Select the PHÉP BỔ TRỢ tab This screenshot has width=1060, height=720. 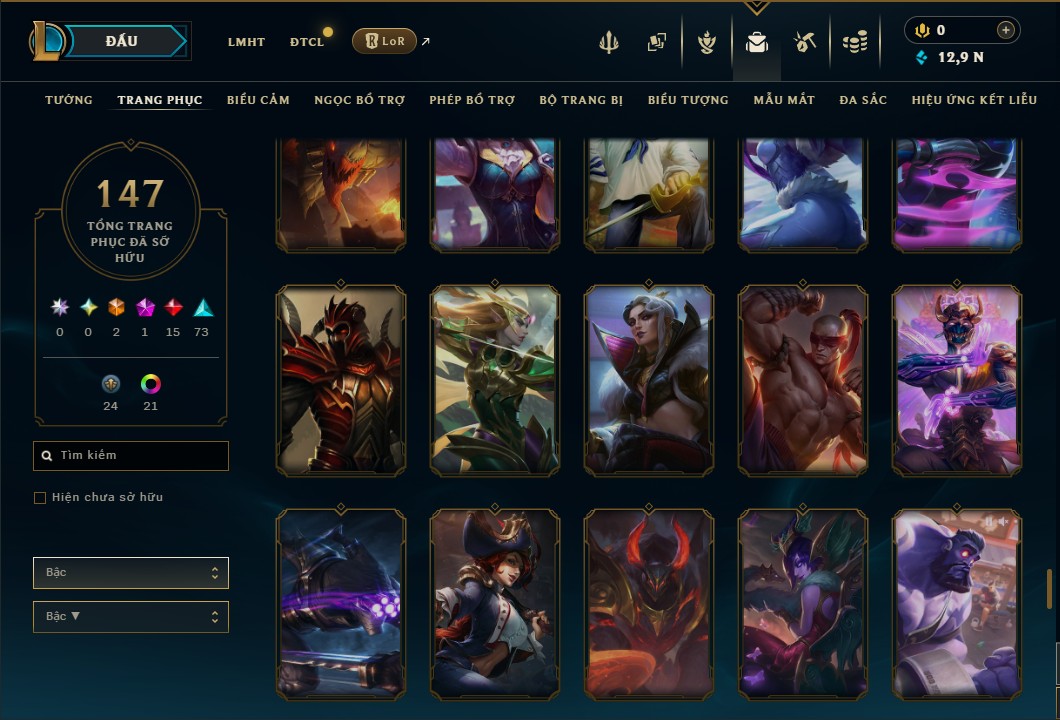(472, 100)
